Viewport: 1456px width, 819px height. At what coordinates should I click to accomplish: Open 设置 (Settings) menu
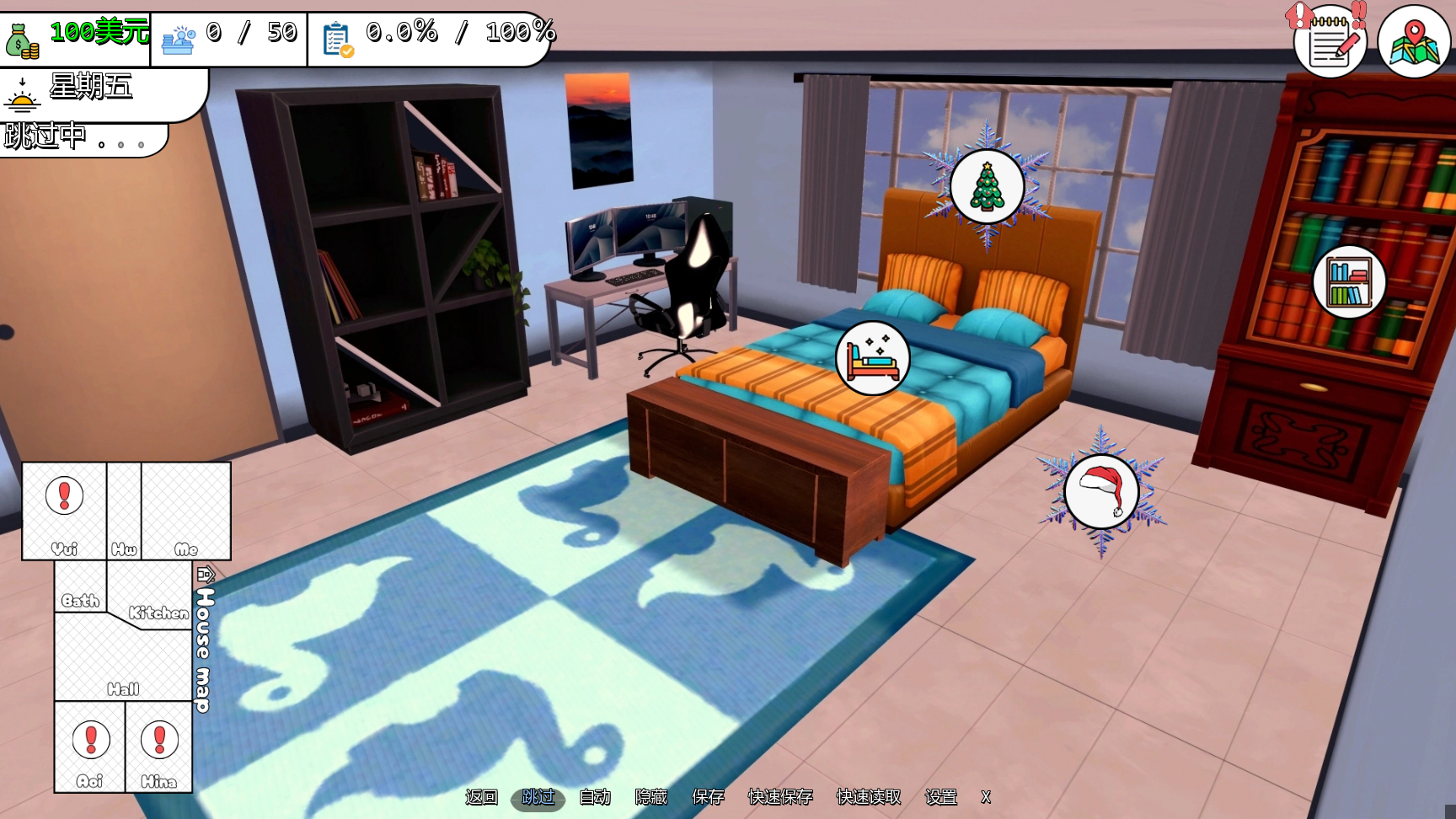pyautogui.click(x=941, y=797)
